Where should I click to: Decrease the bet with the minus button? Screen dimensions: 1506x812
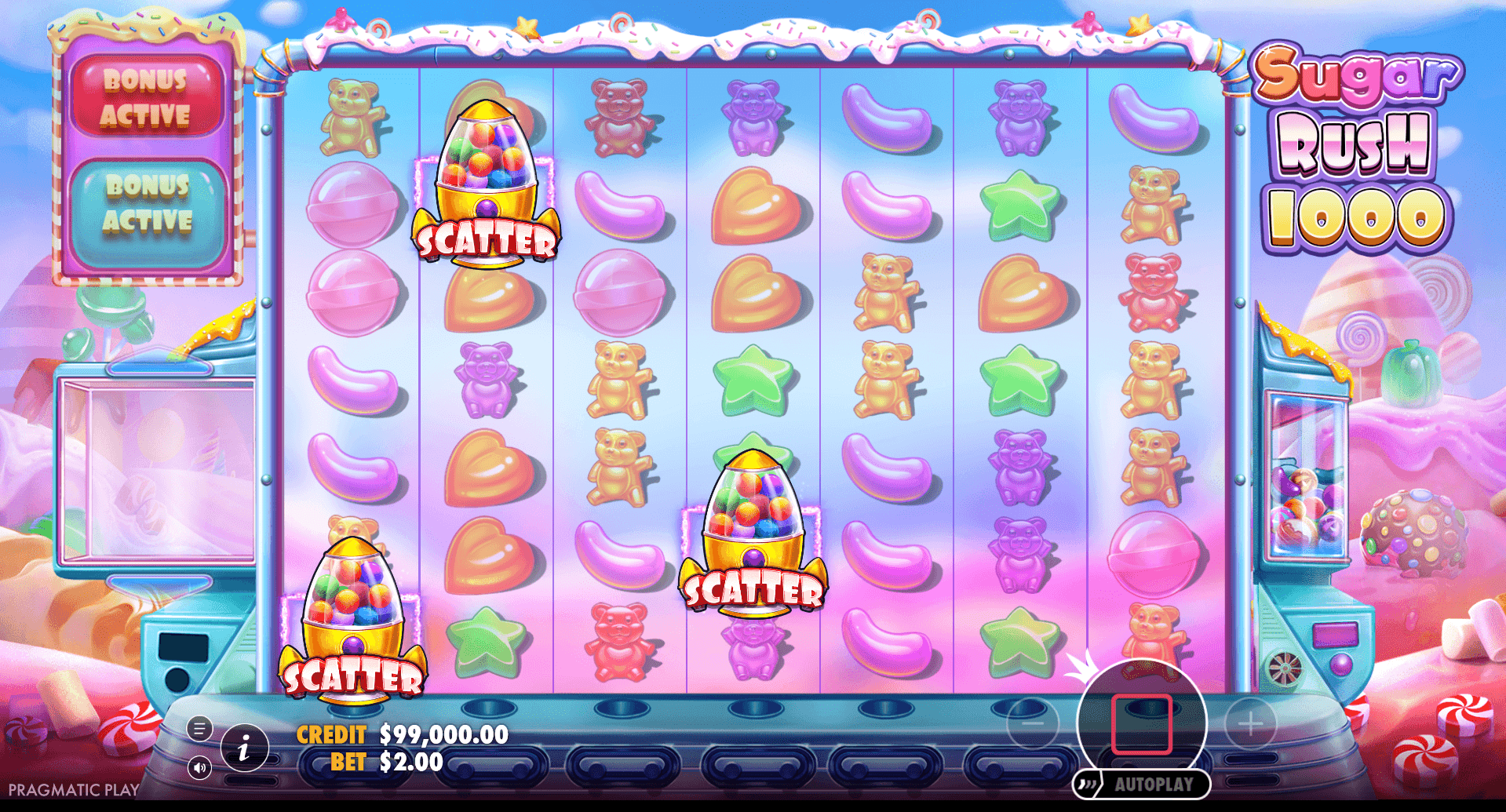point(1032,723)
